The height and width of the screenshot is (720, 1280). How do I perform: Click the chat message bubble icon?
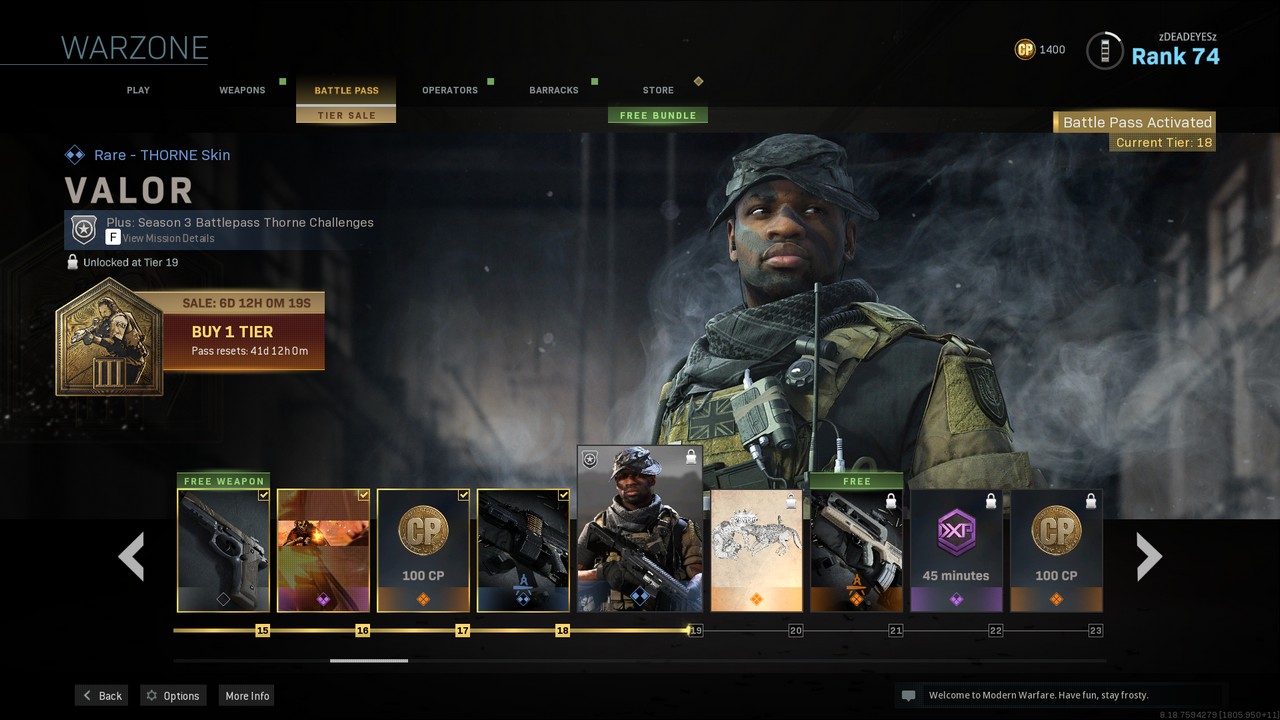[x=908, y=695]
